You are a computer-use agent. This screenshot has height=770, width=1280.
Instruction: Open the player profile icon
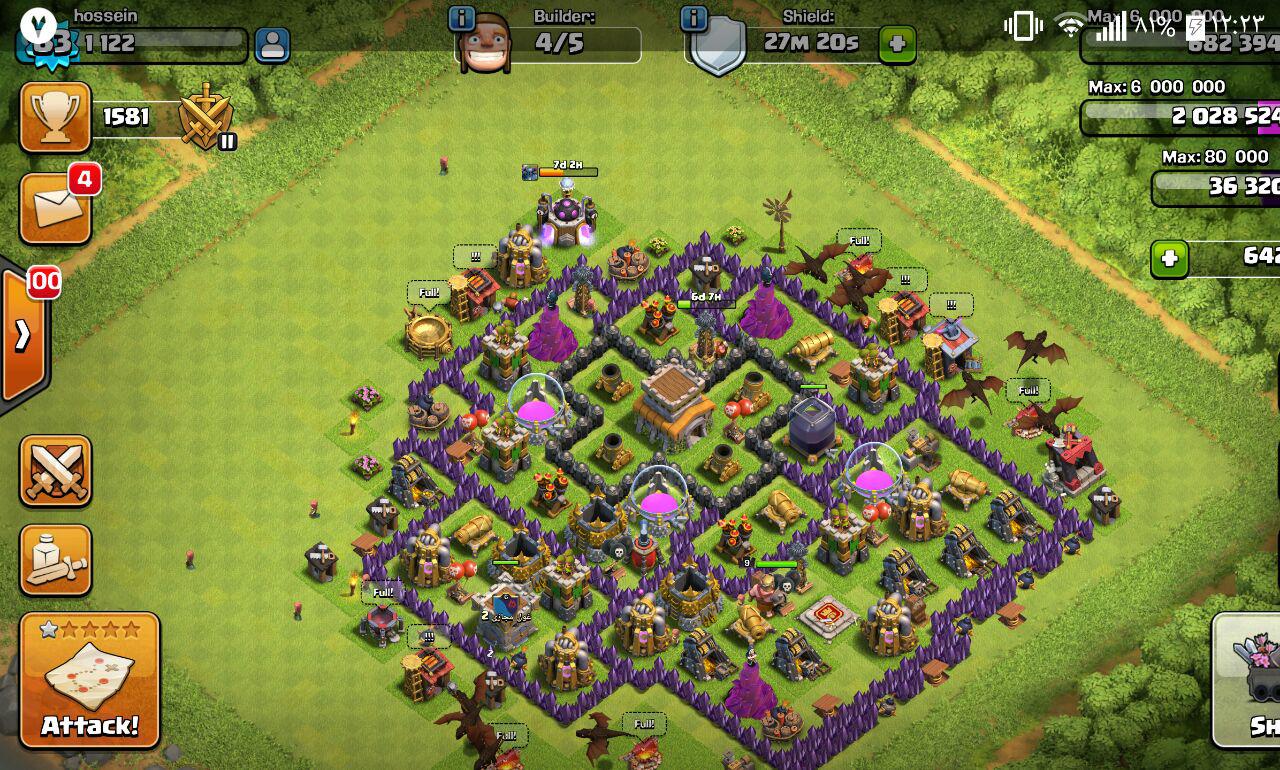272,45
